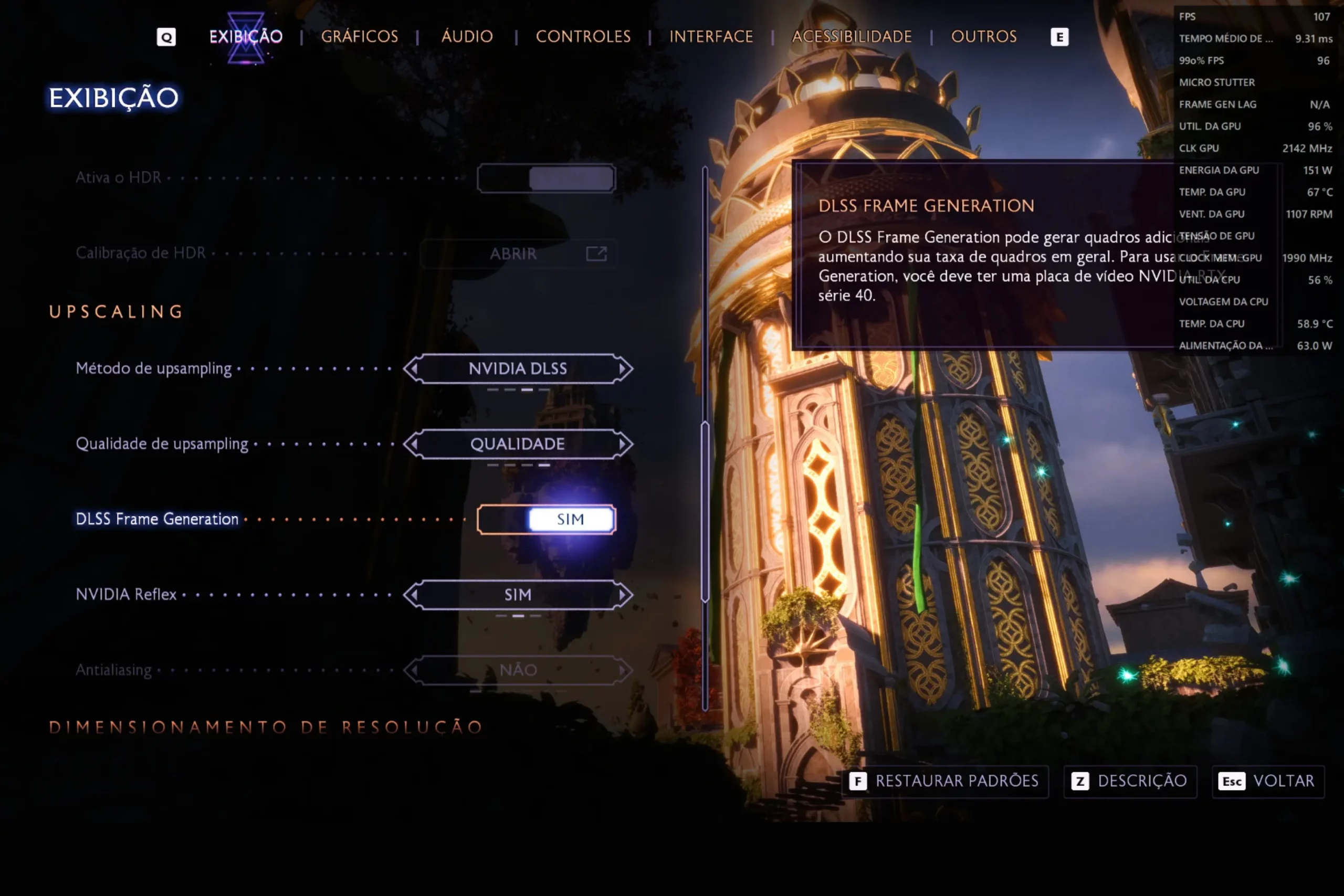The height and width of the screenshot is (896, 1344).
Task: Go back with Voltar button
Action: [1267, 781]
